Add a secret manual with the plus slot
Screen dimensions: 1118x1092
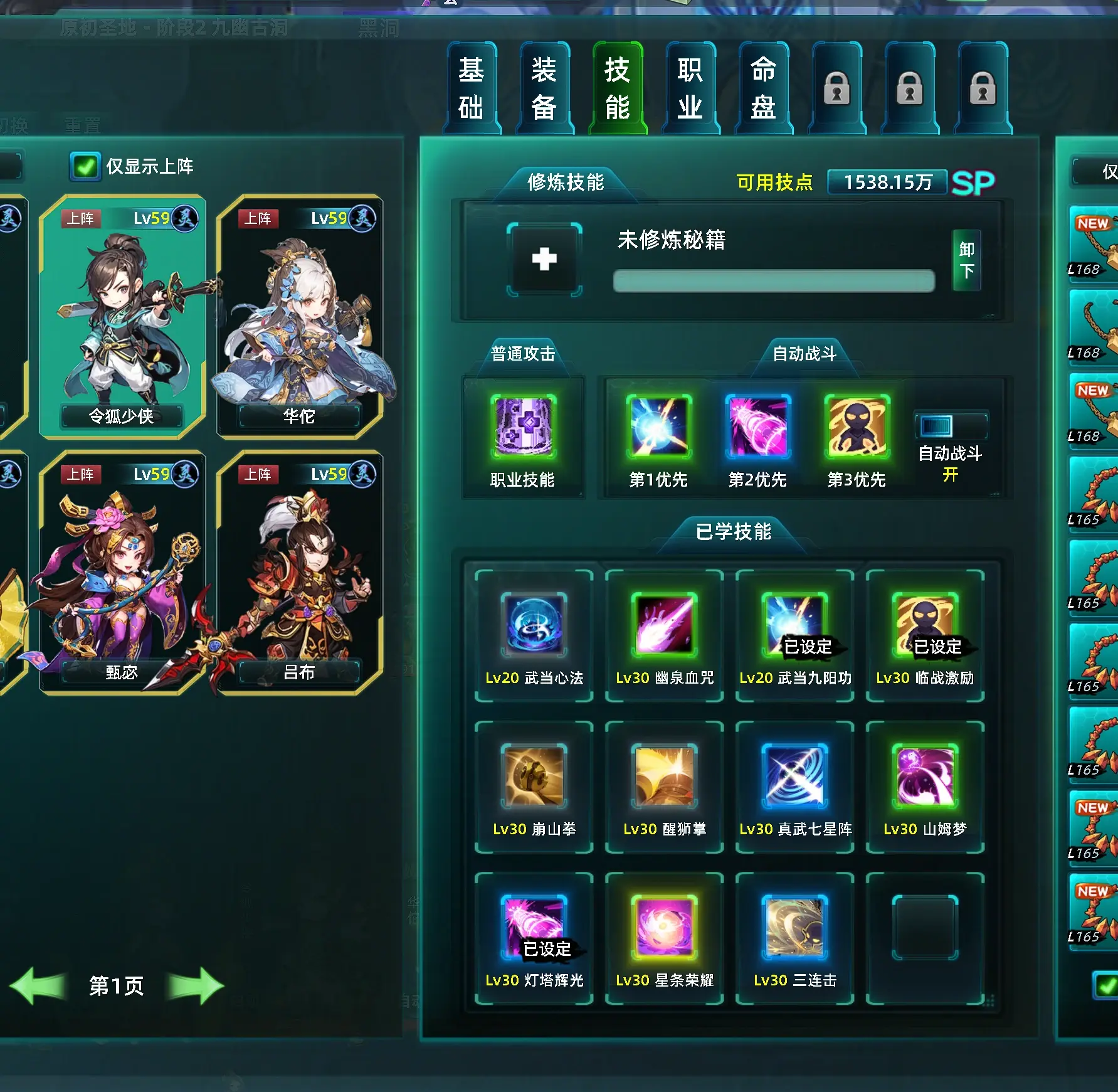[x=544, y=259]
